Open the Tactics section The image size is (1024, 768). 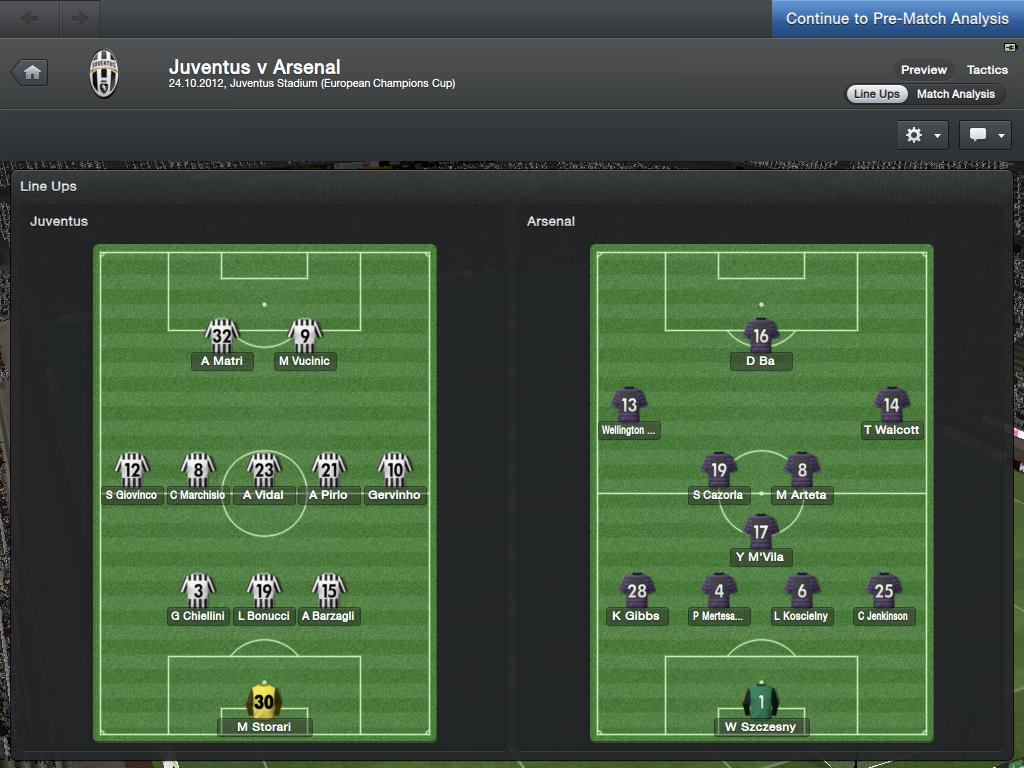987,70
